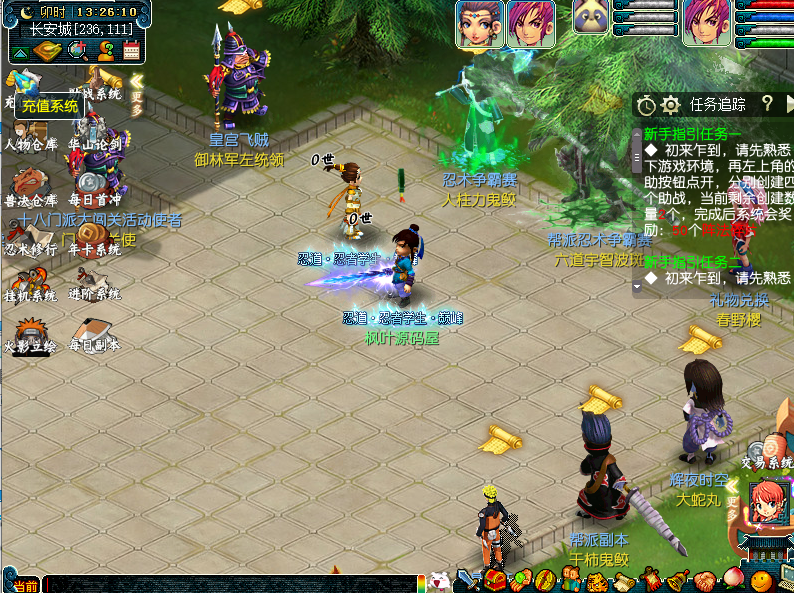Screen dimensions: 794x593
Task: Open the calendar icon under the location bar
Action: coord(131,51)
